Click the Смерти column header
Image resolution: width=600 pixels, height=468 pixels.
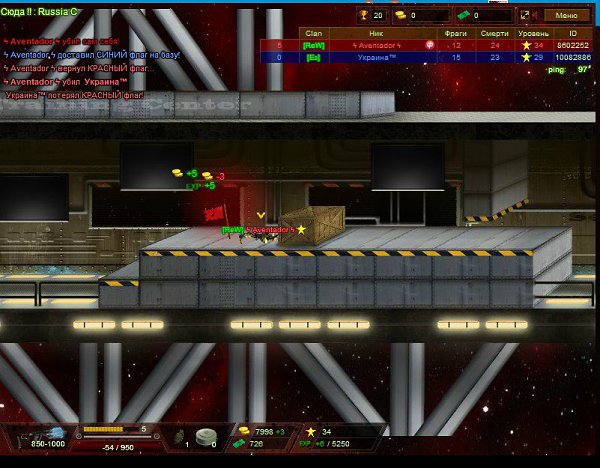coord(491,33)
